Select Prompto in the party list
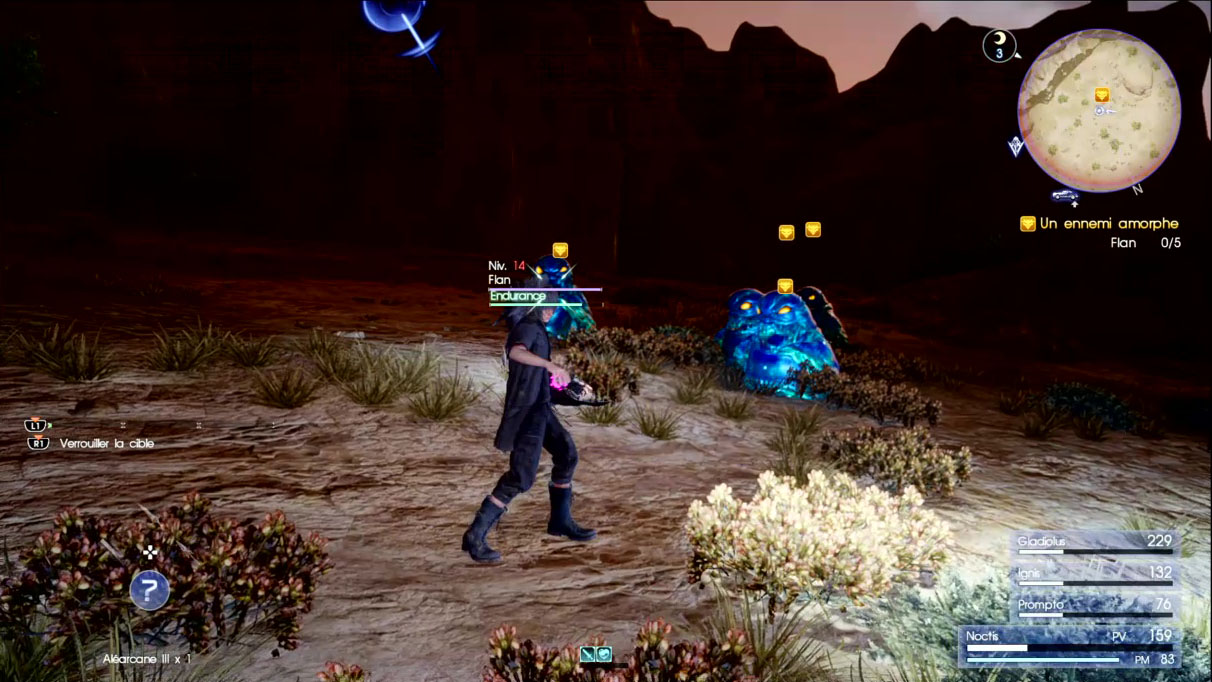The image size is (1212, 682). point(1094,606)
